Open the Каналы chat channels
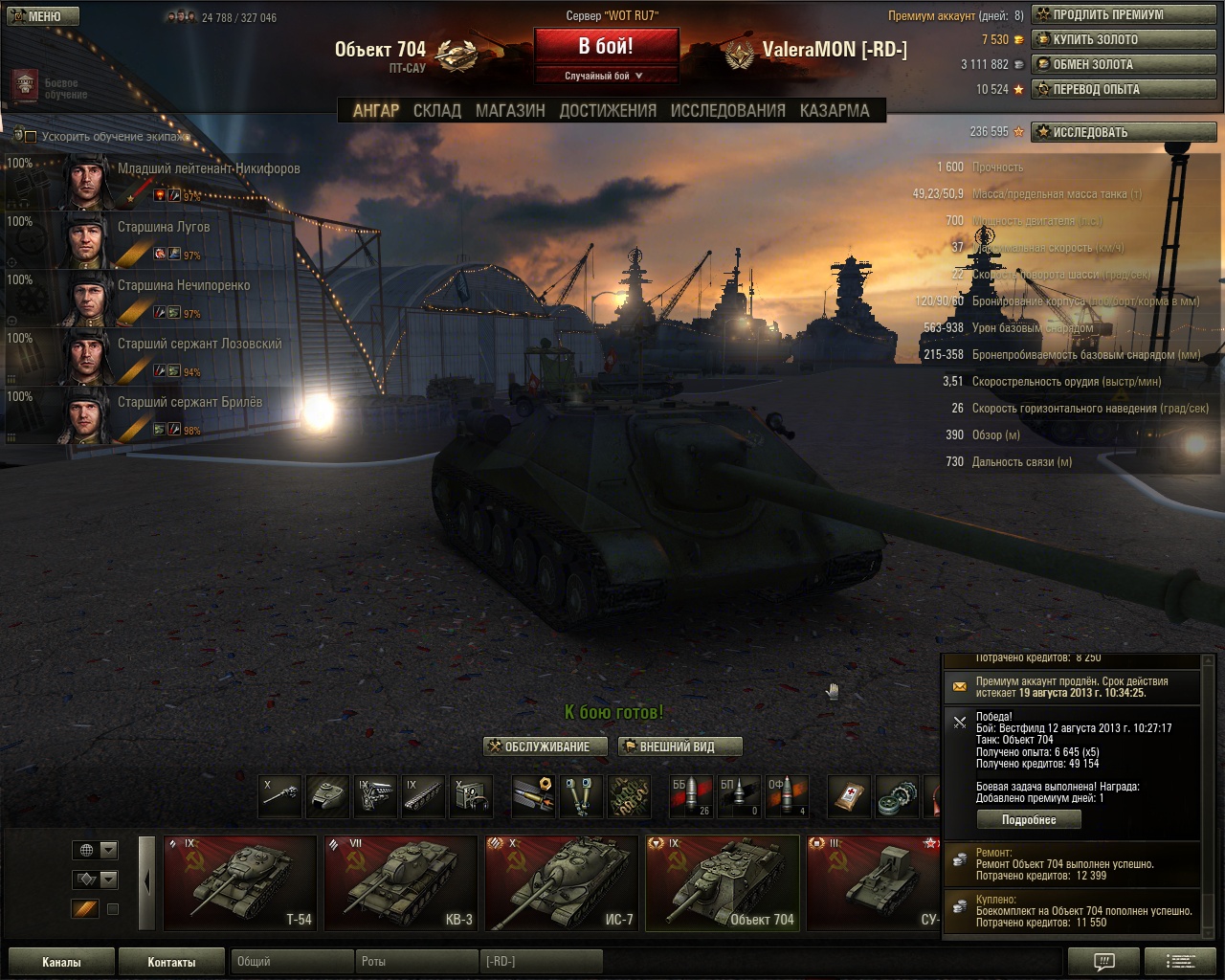The height and width of the screenshot is (980, 1225). [x=61, y=962]
